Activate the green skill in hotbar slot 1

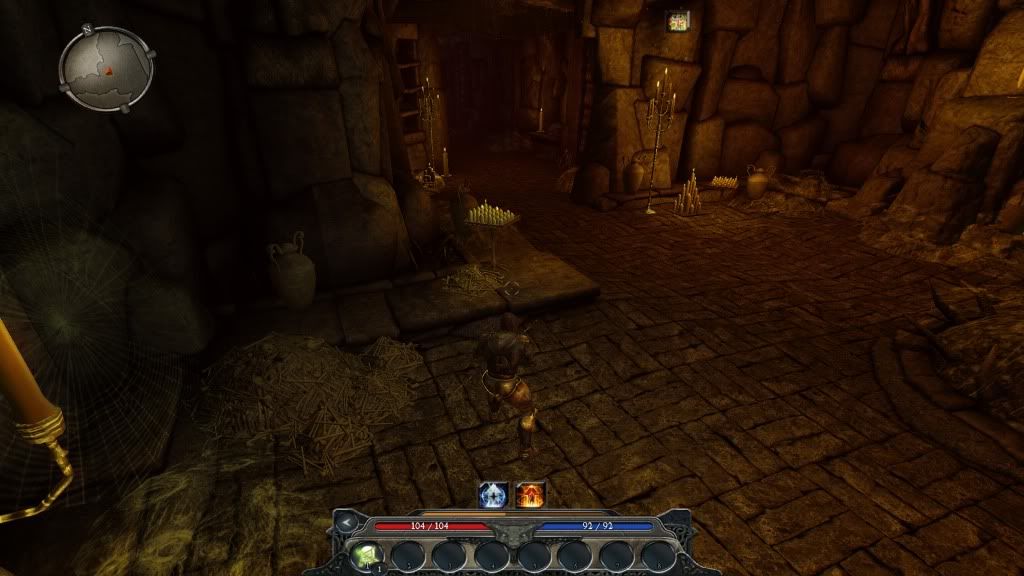(364, 555)
